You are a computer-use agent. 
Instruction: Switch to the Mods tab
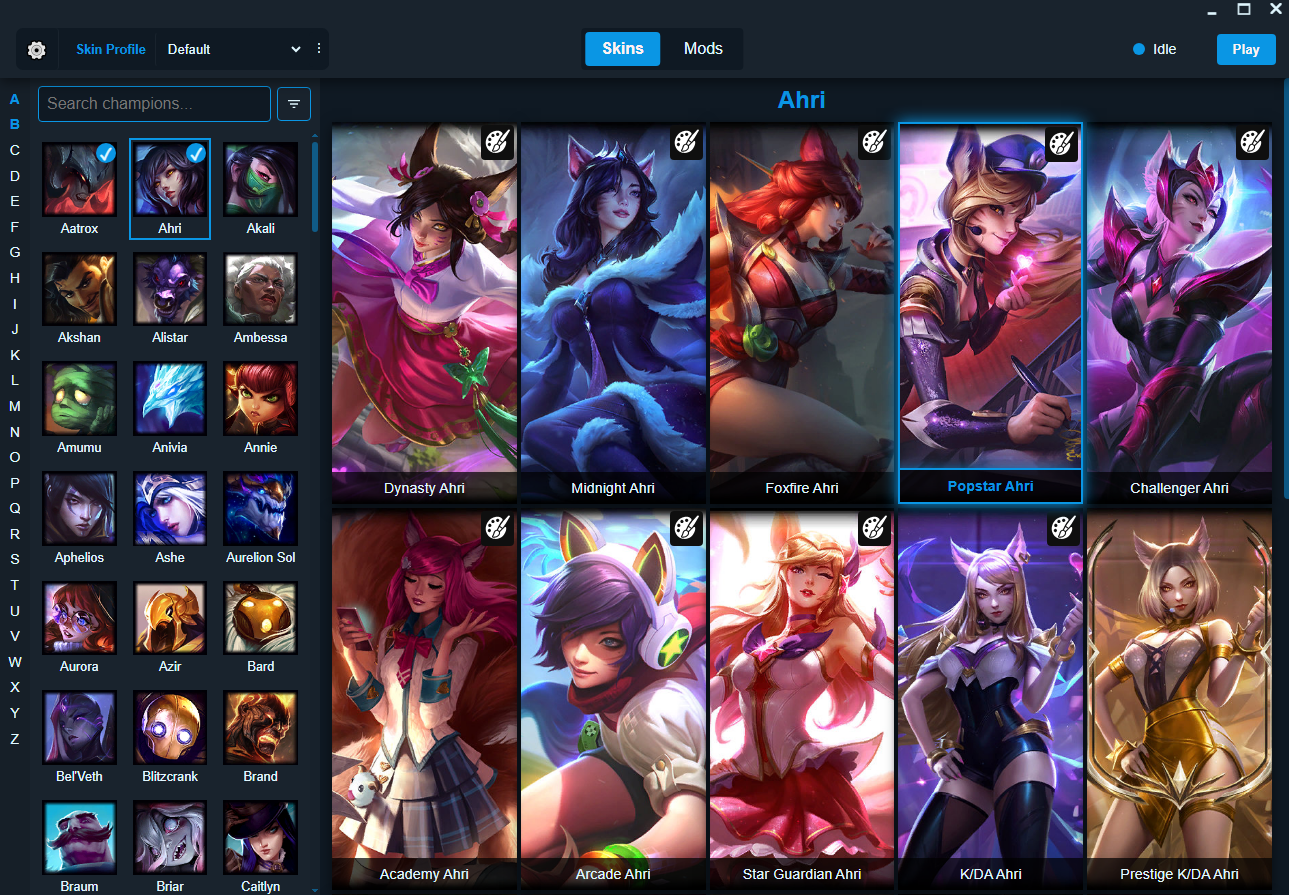[703, 48]
